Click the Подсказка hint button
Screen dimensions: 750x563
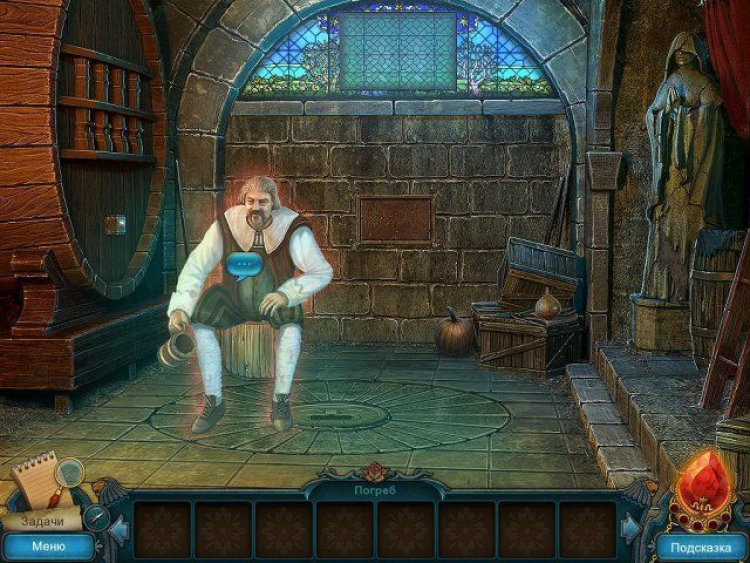(x=701, y=547)
